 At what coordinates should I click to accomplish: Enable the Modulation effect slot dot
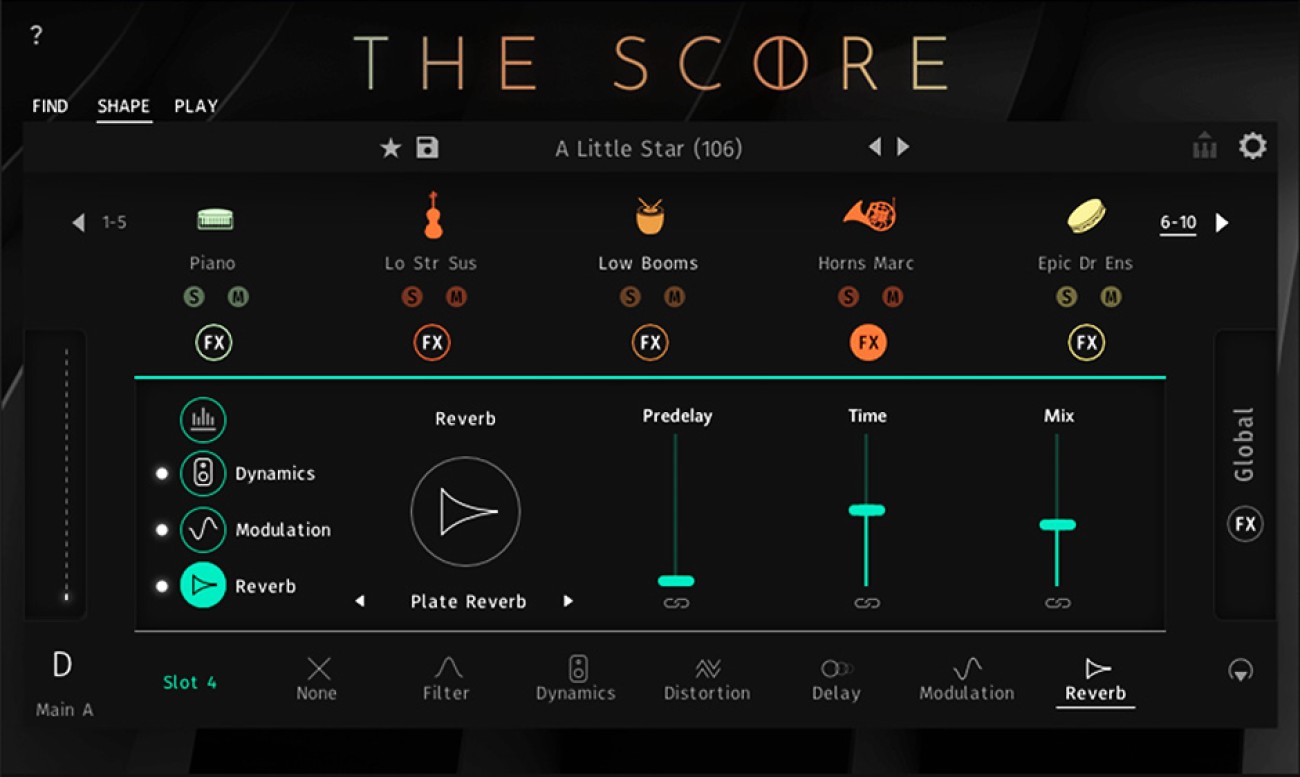[x=162, y=530]
